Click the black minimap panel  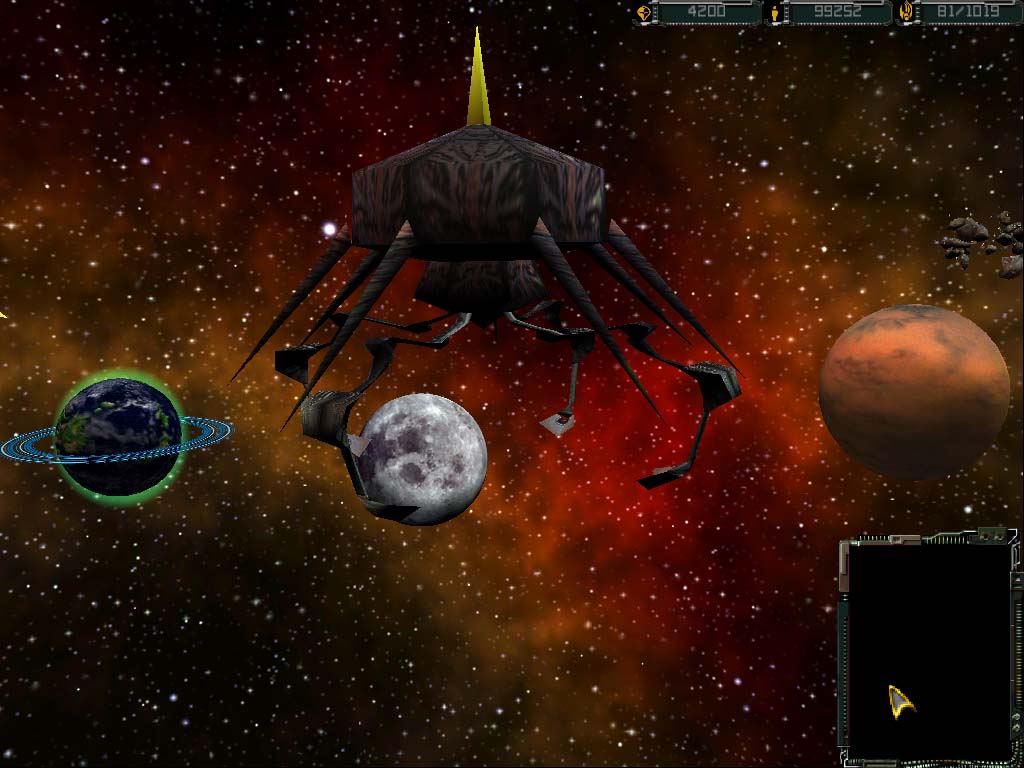pyautogui.click(x=928, y=650)
